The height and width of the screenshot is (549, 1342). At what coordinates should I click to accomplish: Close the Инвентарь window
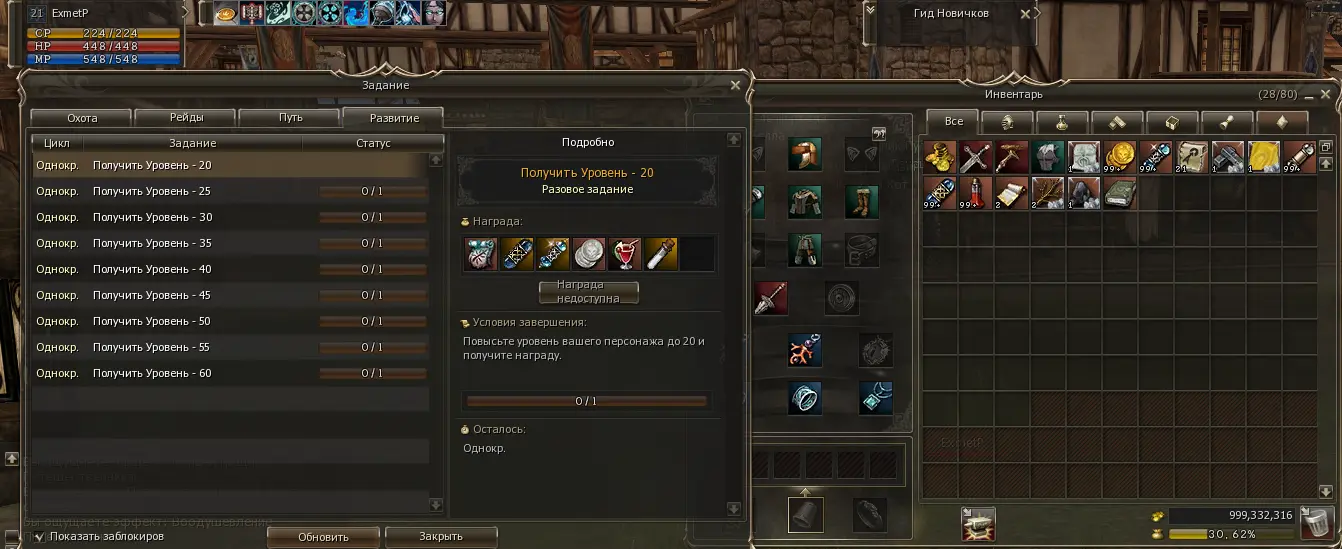pyautogui.click(x=1325, y=94)
